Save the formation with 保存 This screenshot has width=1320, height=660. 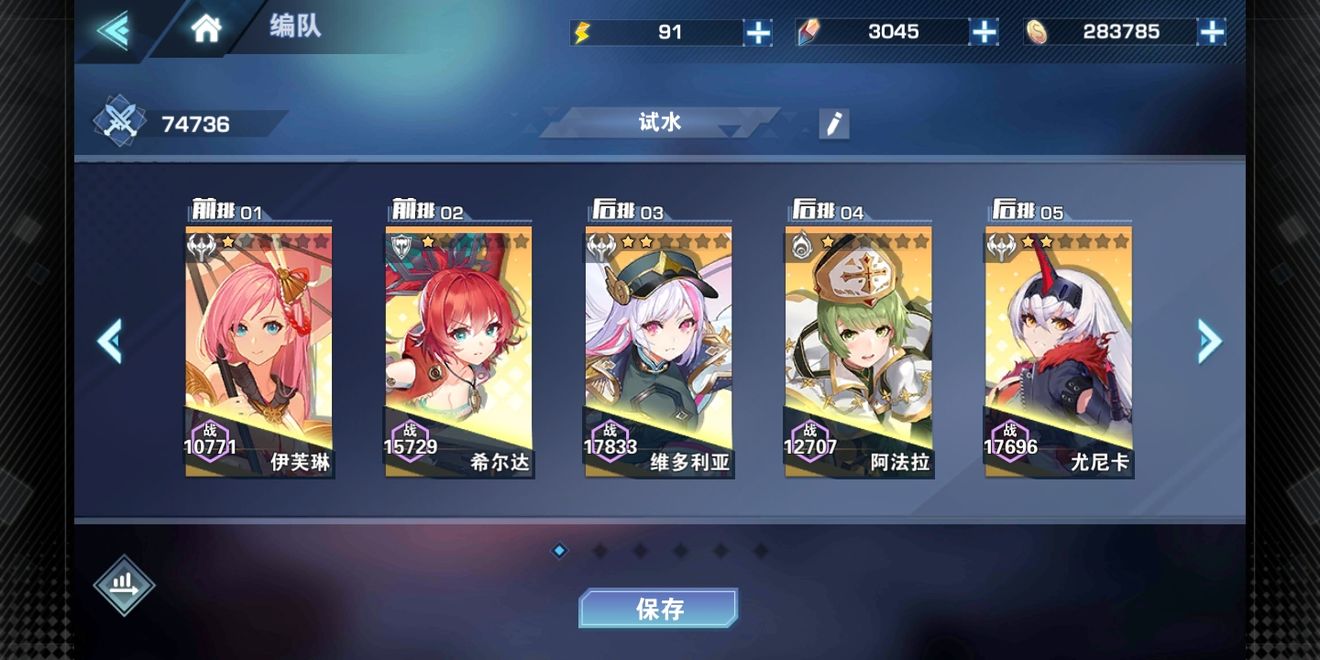coord(658,608)
